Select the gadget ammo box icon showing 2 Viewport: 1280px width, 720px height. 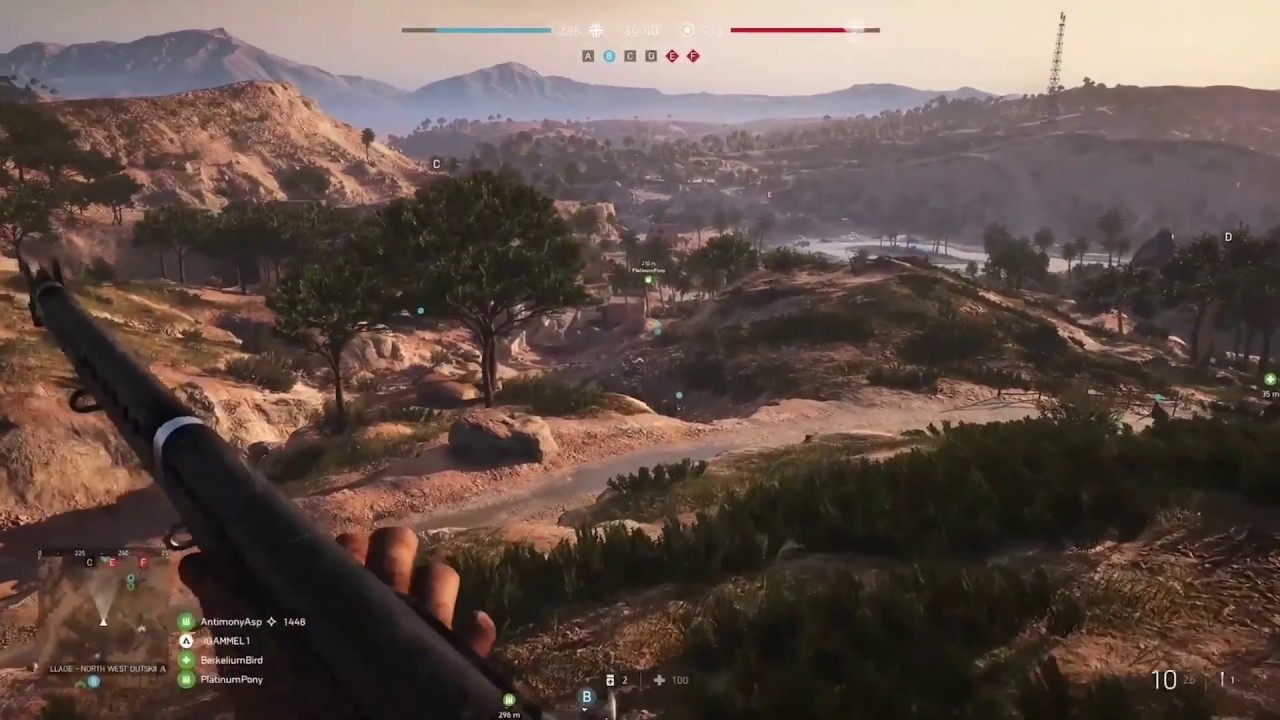point(610,680)
